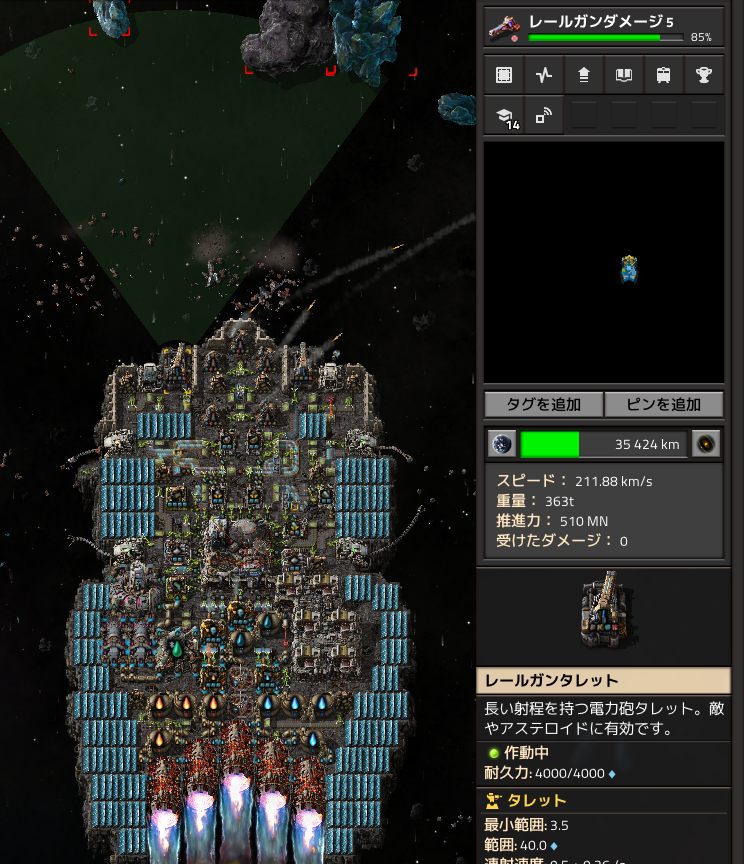Click the remote signal square icon
The width and height of the screenshot is (744, 864).
point(544,116)
